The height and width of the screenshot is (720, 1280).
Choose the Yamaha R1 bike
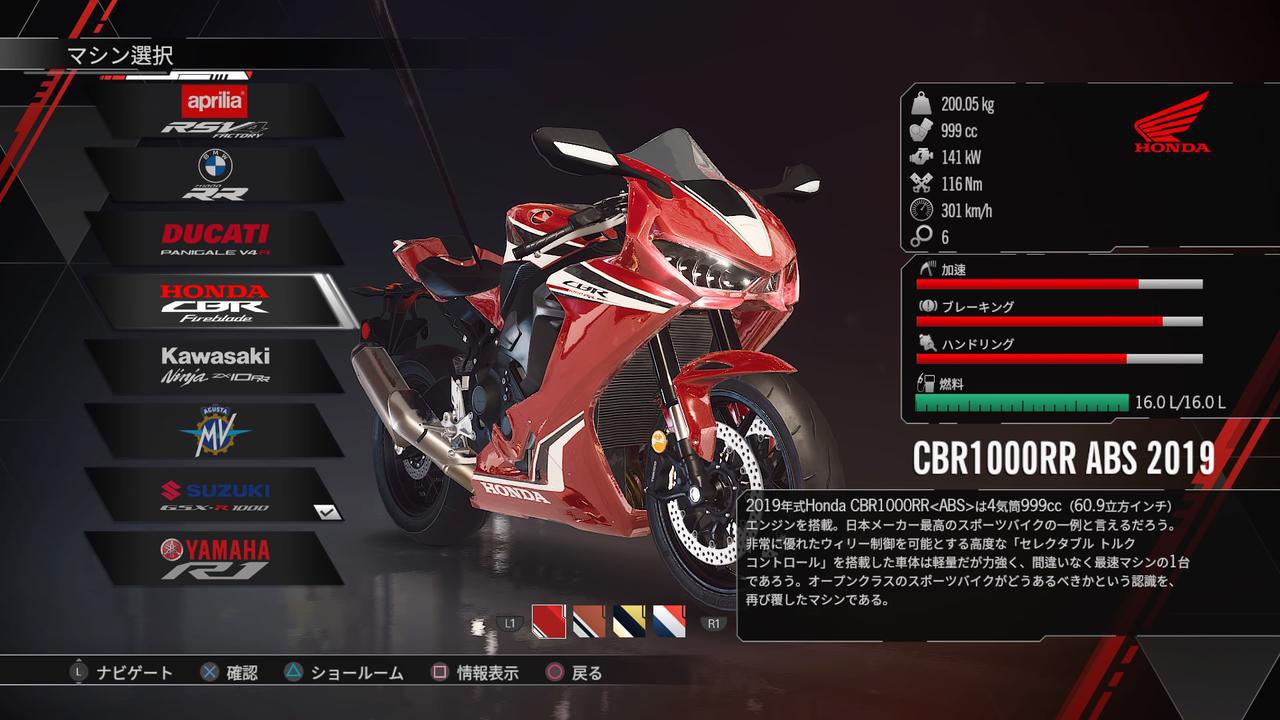(x=214, y=558)
